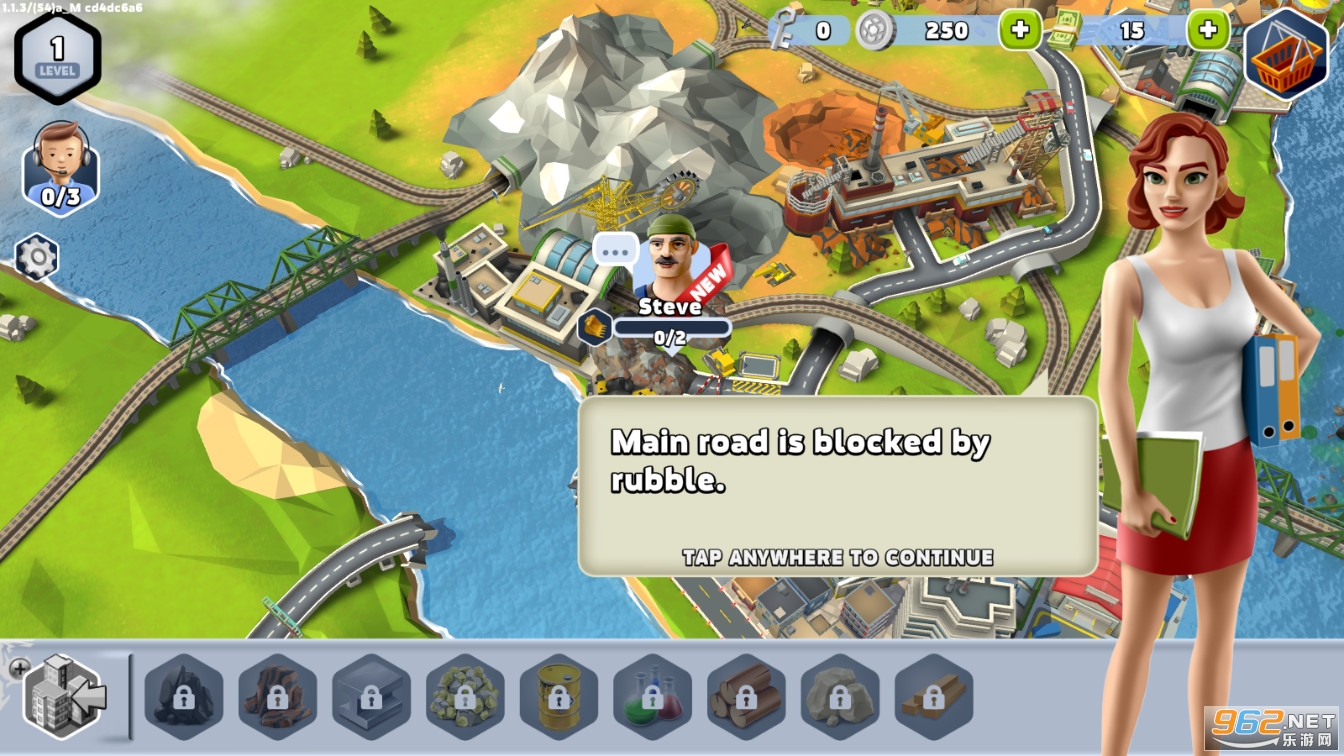This screenshot has height=756, width=1344.
Task: Select the locked wood logs resource slot
Action: click(746, 697)
